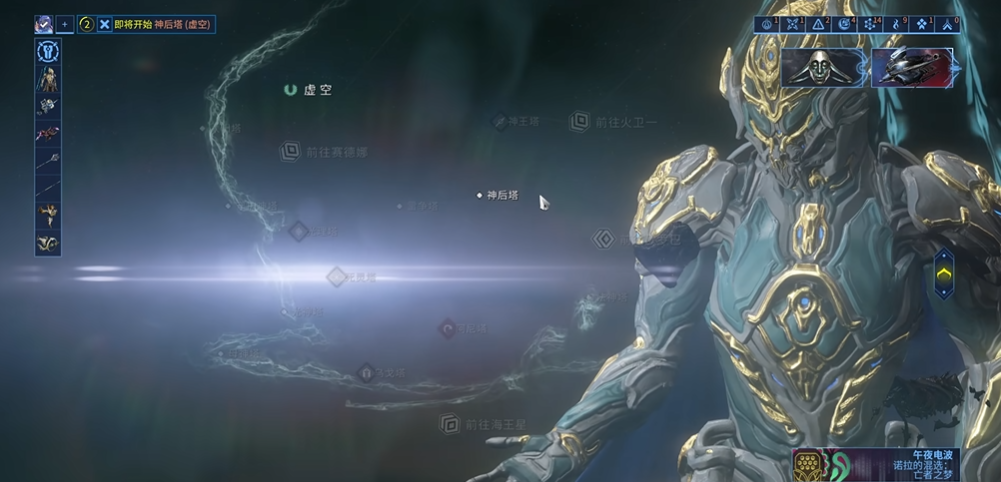
Task: Open the flame icon showing 9
Action: (x=896, y=24)
